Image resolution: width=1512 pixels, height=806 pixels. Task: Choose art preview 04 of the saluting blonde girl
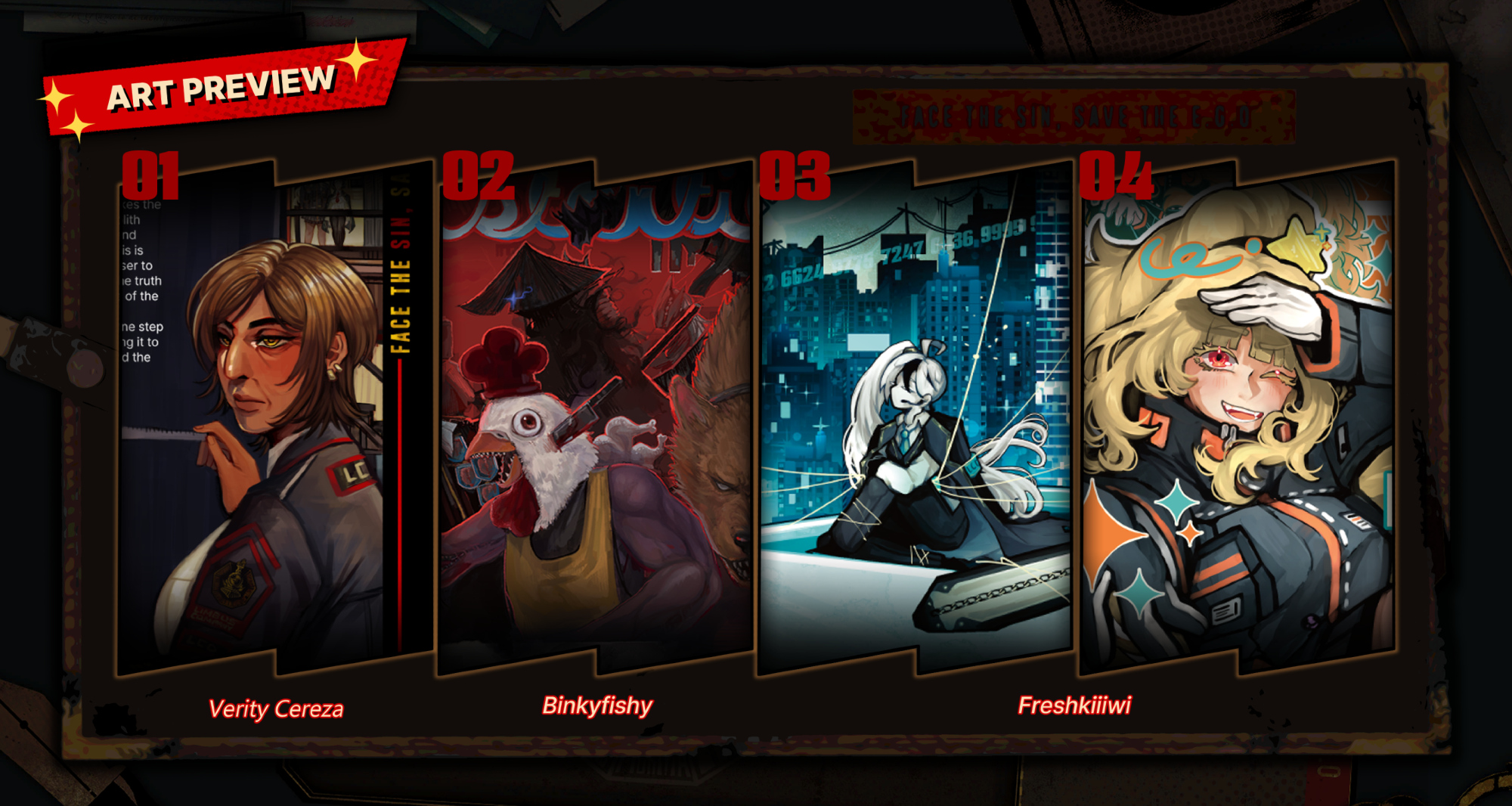coord(1238,420)
